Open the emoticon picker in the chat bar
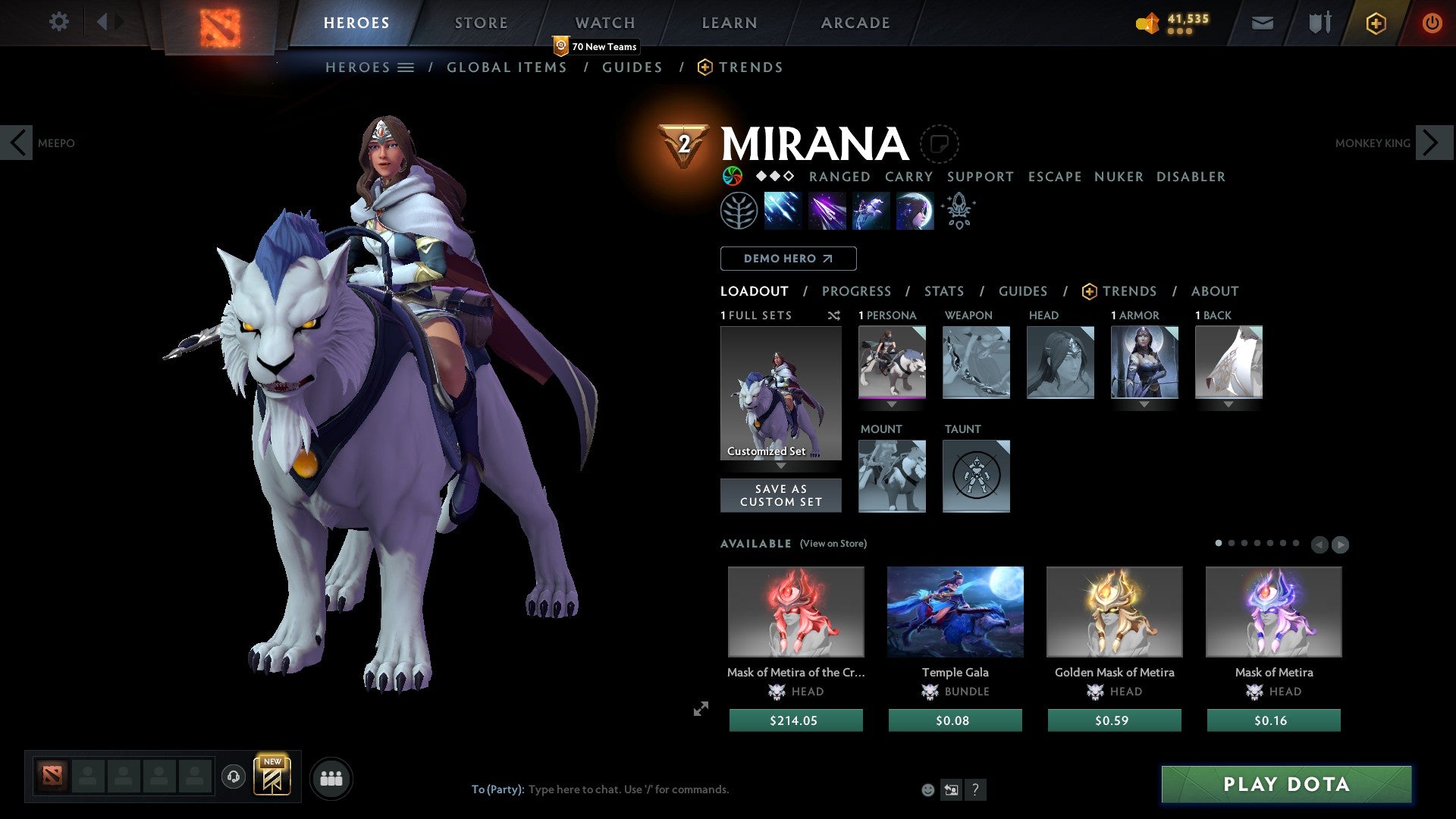This screenshot has width=1456, height=819. [927, 789]
